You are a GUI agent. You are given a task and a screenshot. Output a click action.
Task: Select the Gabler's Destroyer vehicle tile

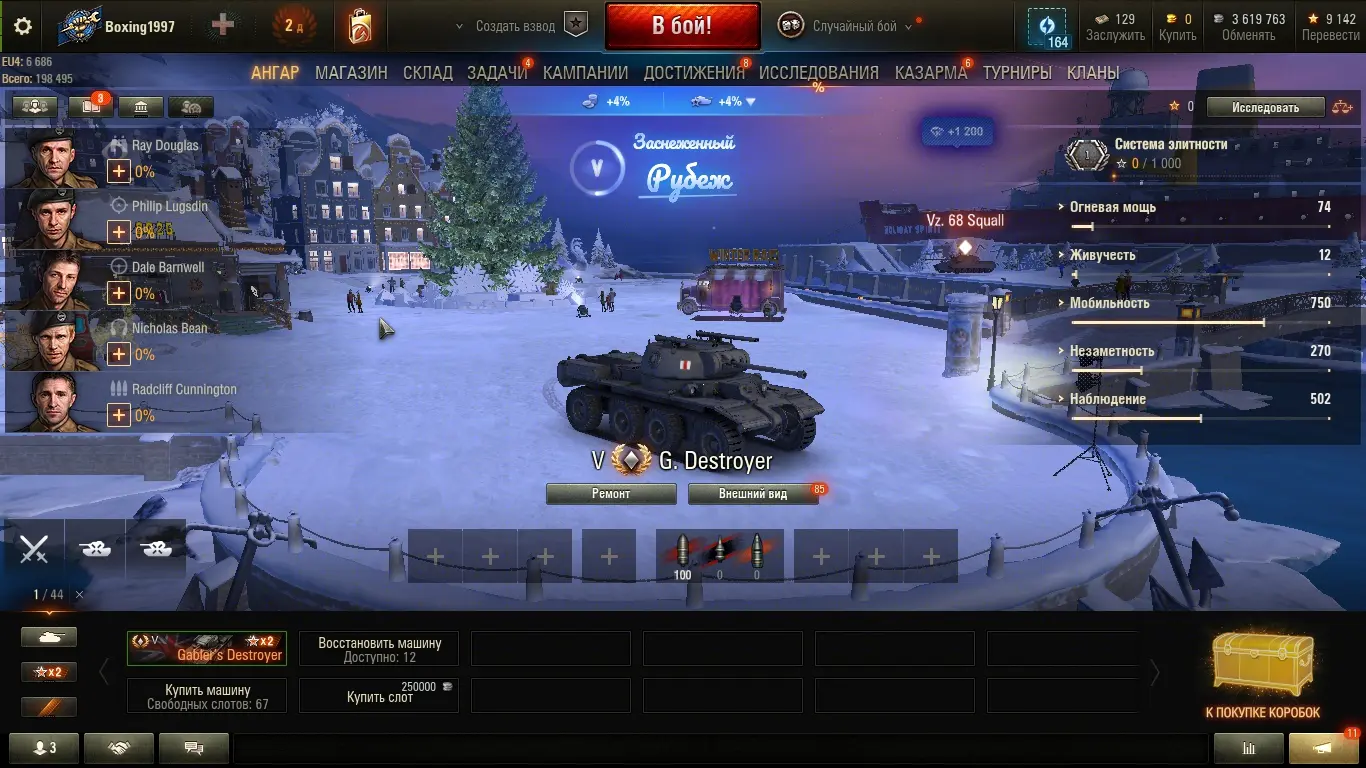coord(207,648)
